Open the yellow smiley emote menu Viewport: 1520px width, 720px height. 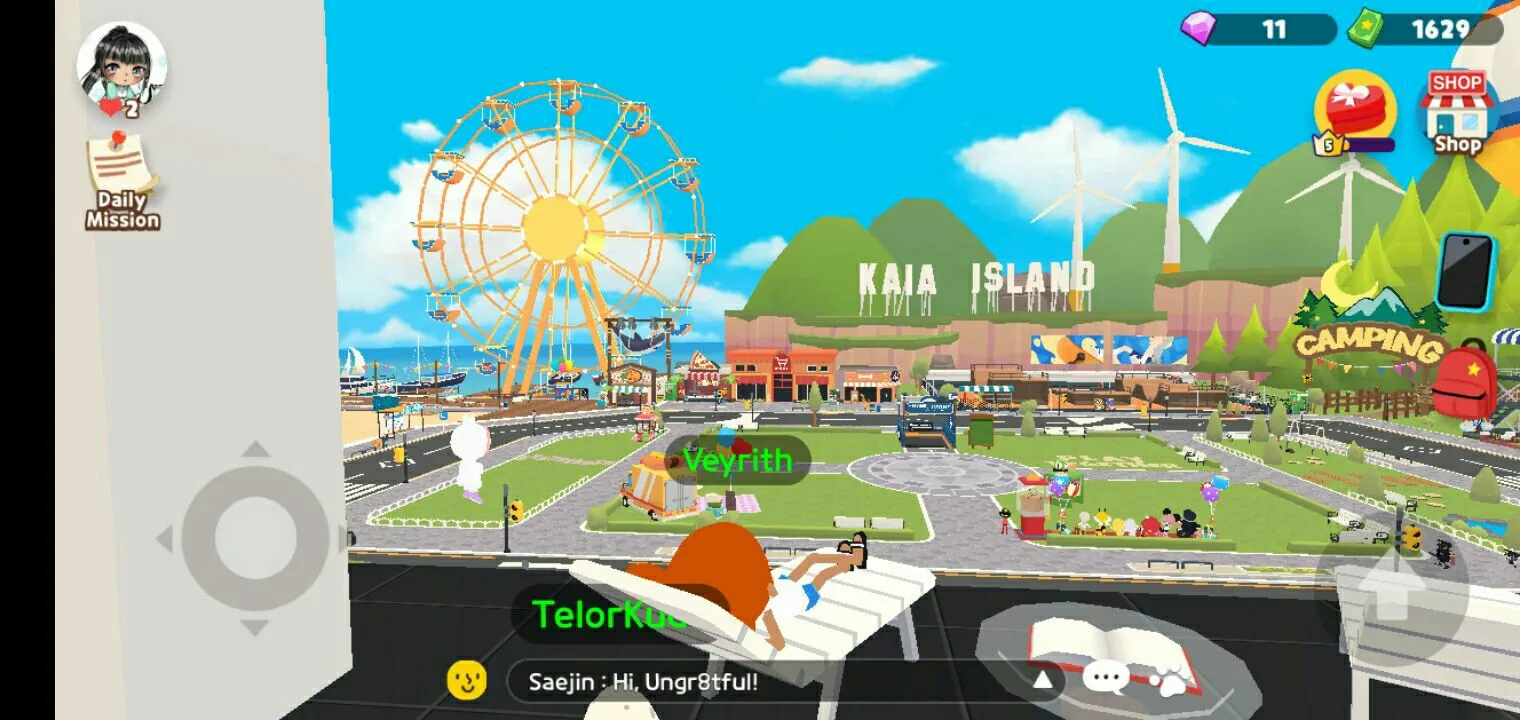coord(467,681)
